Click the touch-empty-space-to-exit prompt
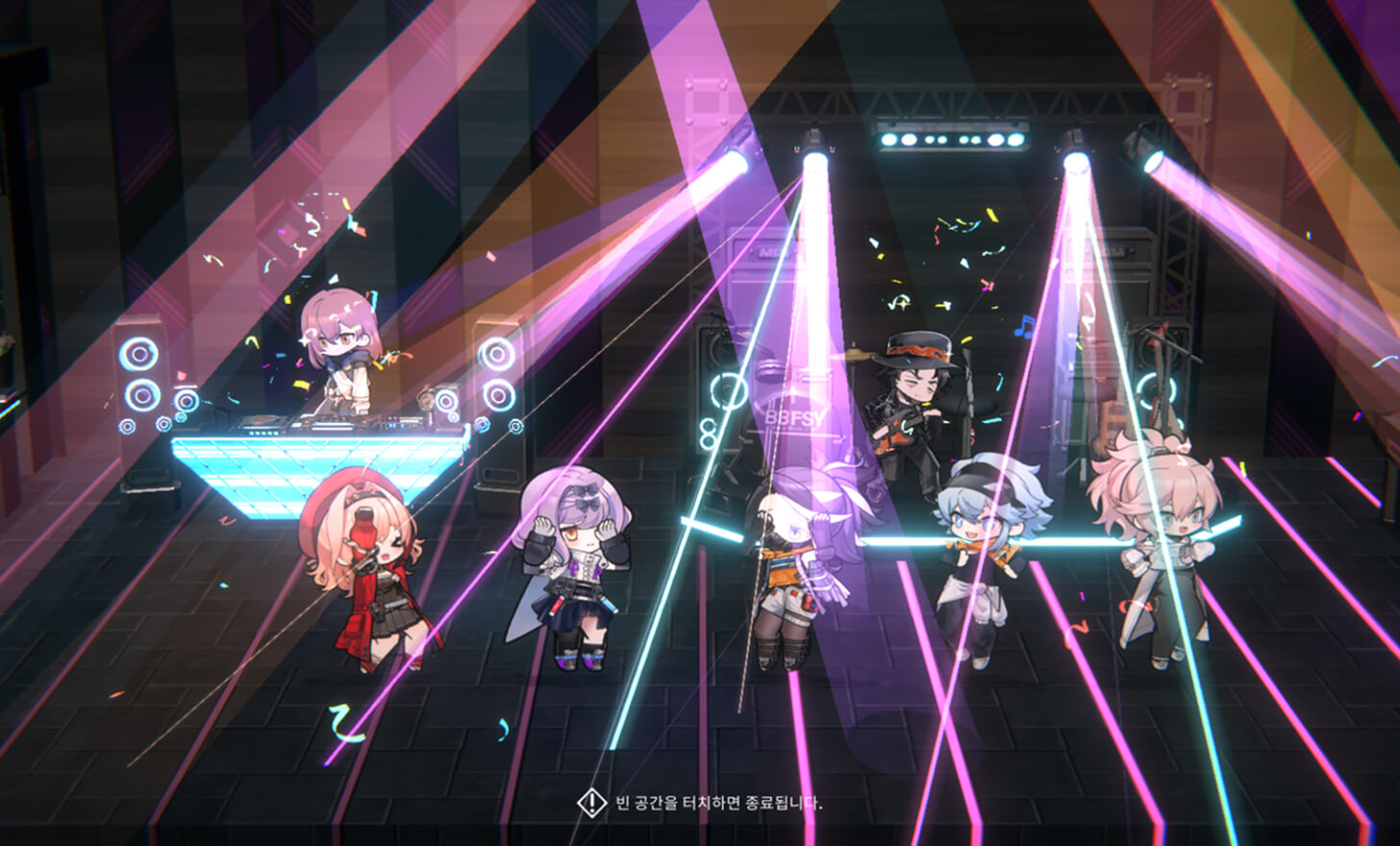The height and width of the screenshot is (846, 1400). click(x=700, y=803)
